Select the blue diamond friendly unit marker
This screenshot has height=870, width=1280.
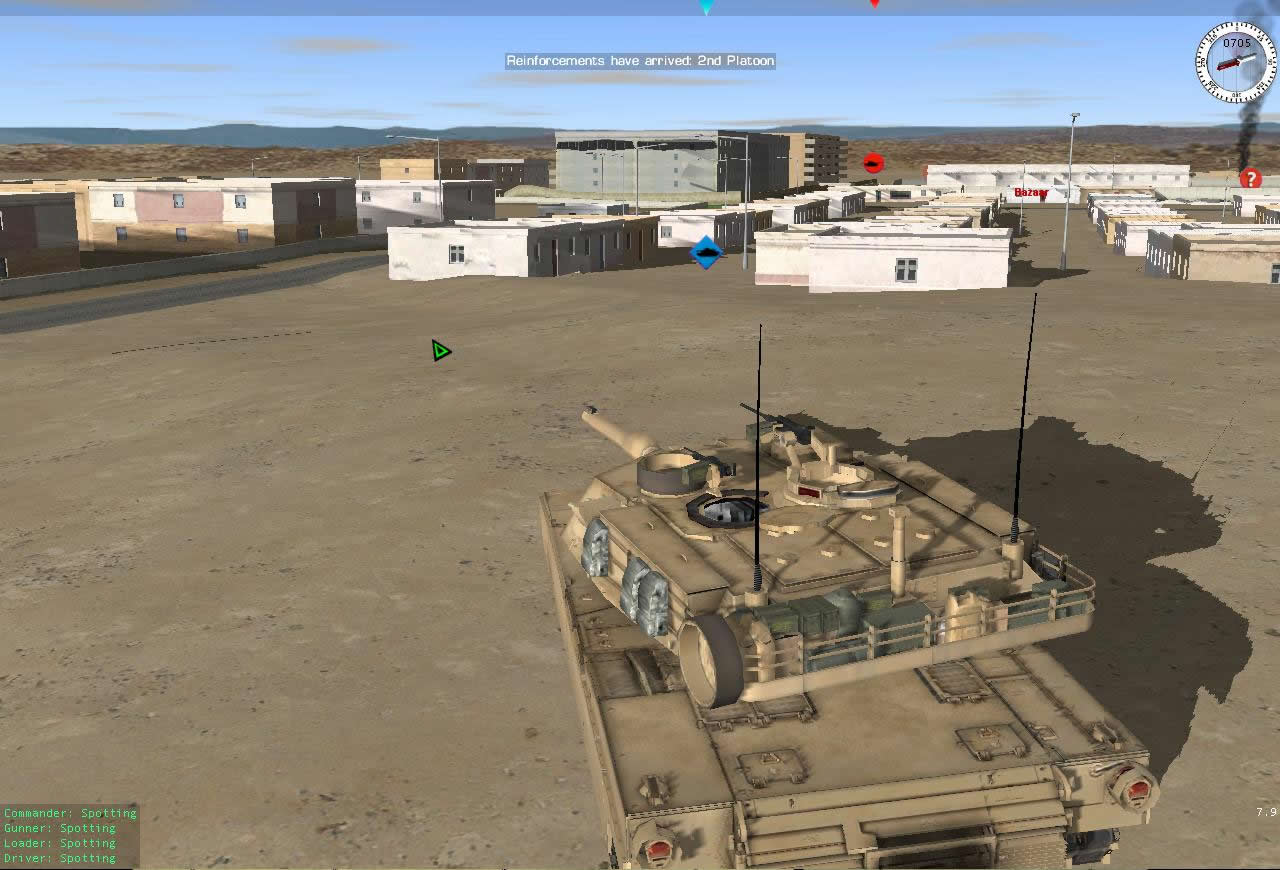point(705,252)
